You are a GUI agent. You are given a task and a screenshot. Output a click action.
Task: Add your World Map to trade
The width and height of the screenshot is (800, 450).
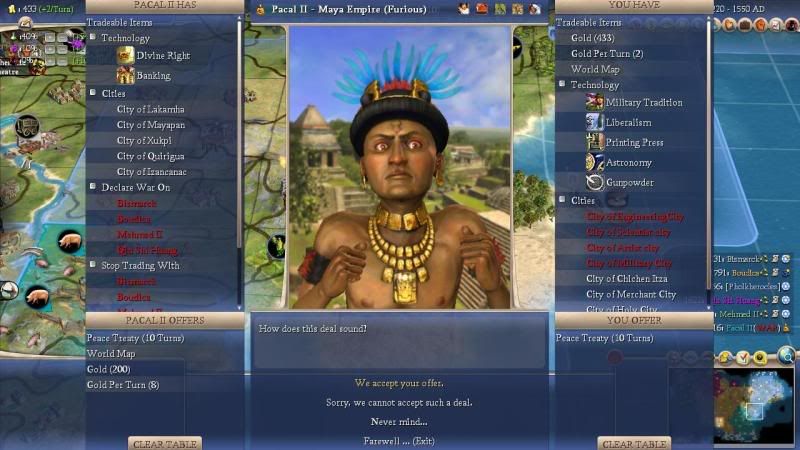point(595,70)
